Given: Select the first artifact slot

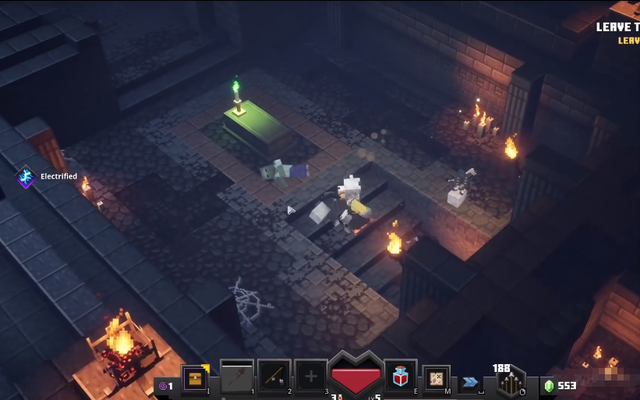Looking at the screenshot, I should pos(237,375).
